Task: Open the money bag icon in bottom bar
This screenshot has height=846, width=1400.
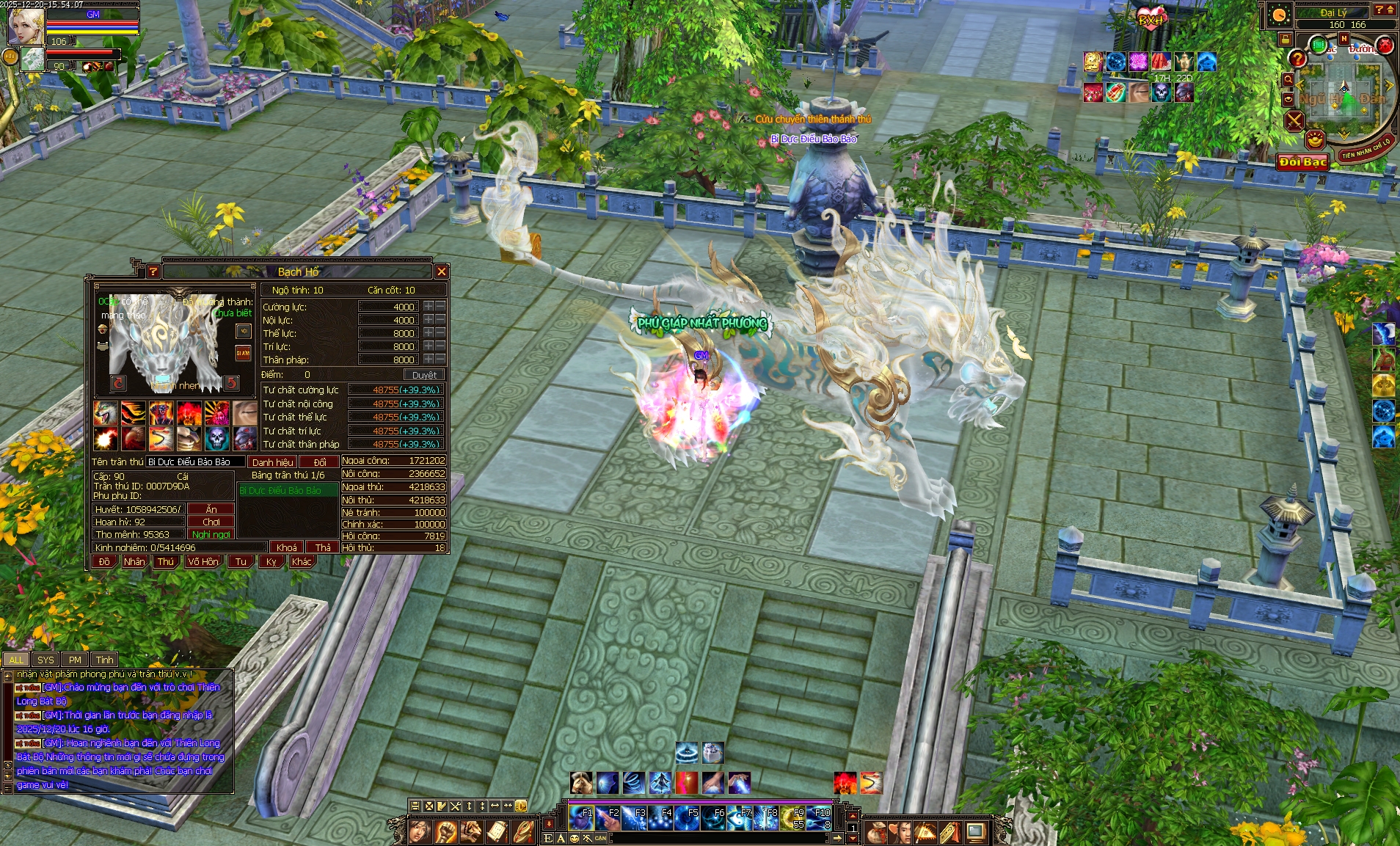Action: (876, 832)
